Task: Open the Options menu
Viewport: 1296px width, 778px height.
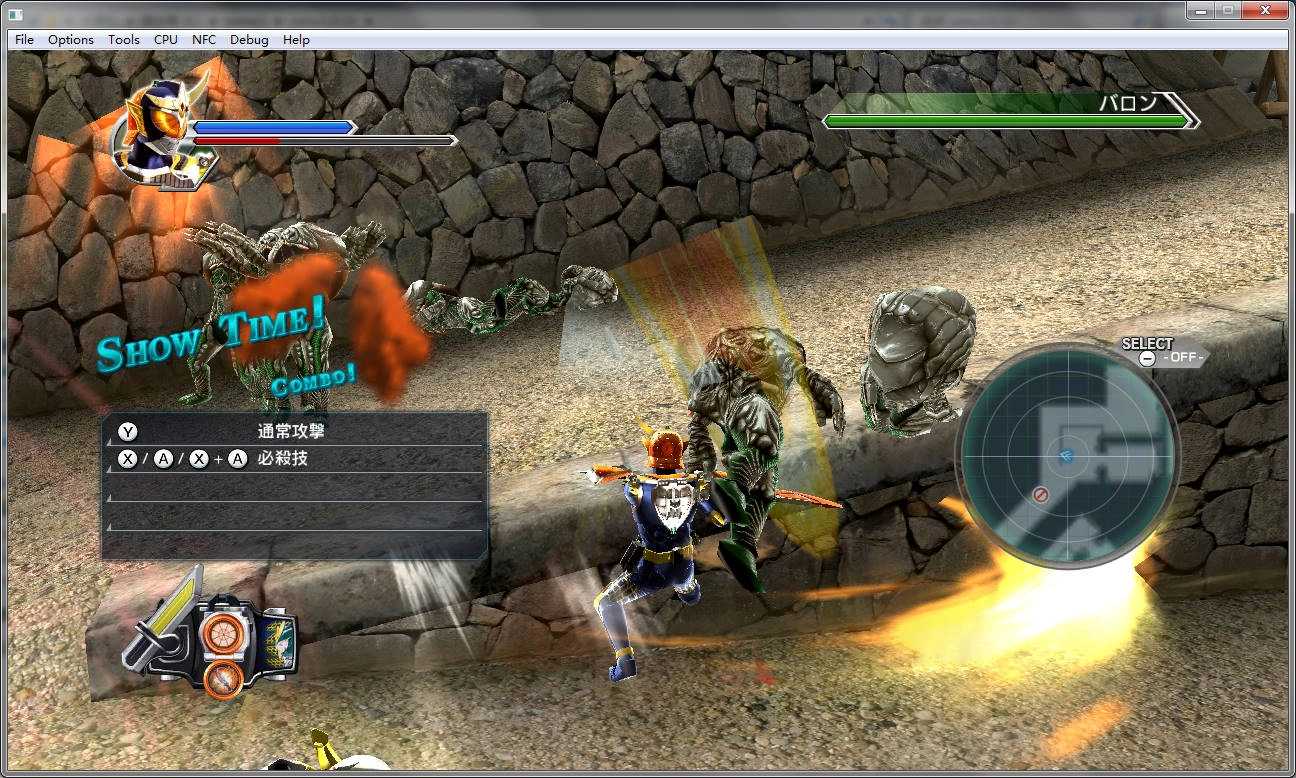Action: [x=71, y=40]
